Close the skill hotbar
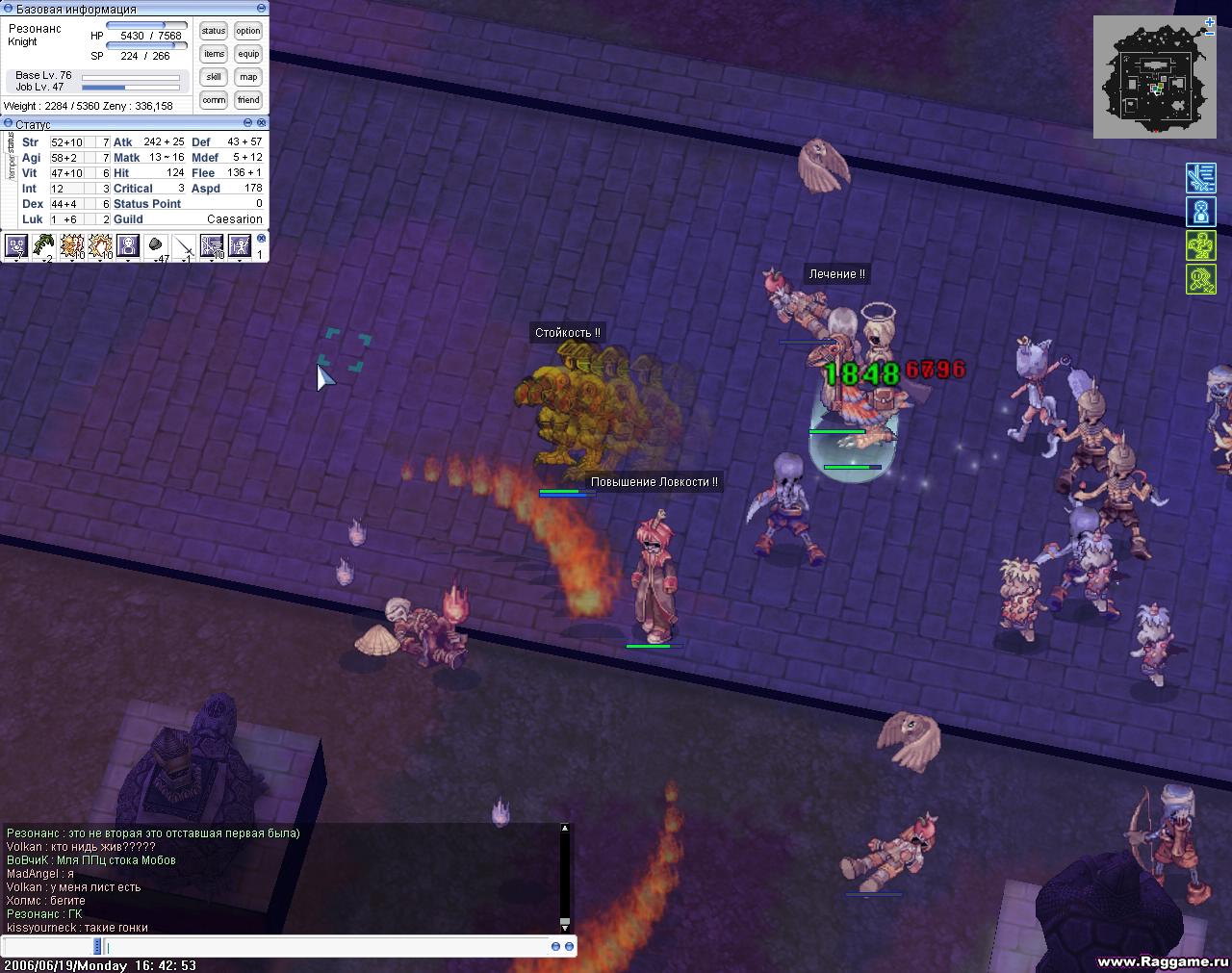Screen dimensions: 1232x973 click(261, 238)
